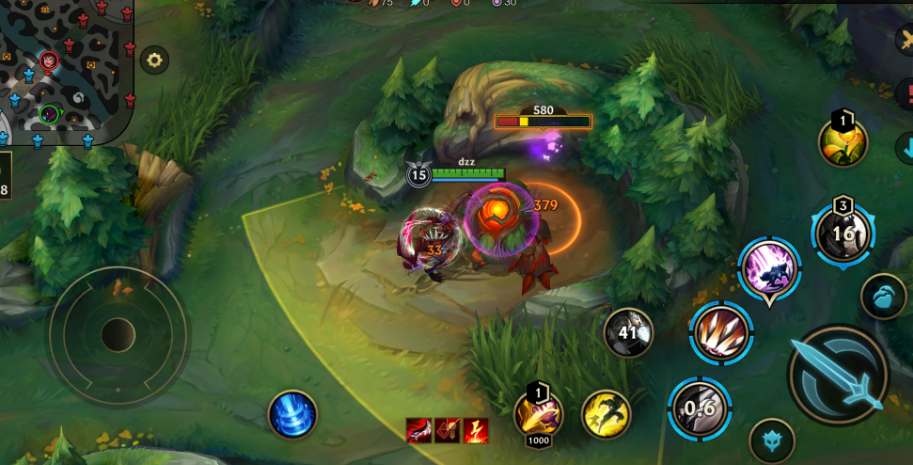913x465 pixels.
Task: Open settings with the gear icon
Action: (x=154, y=60)
